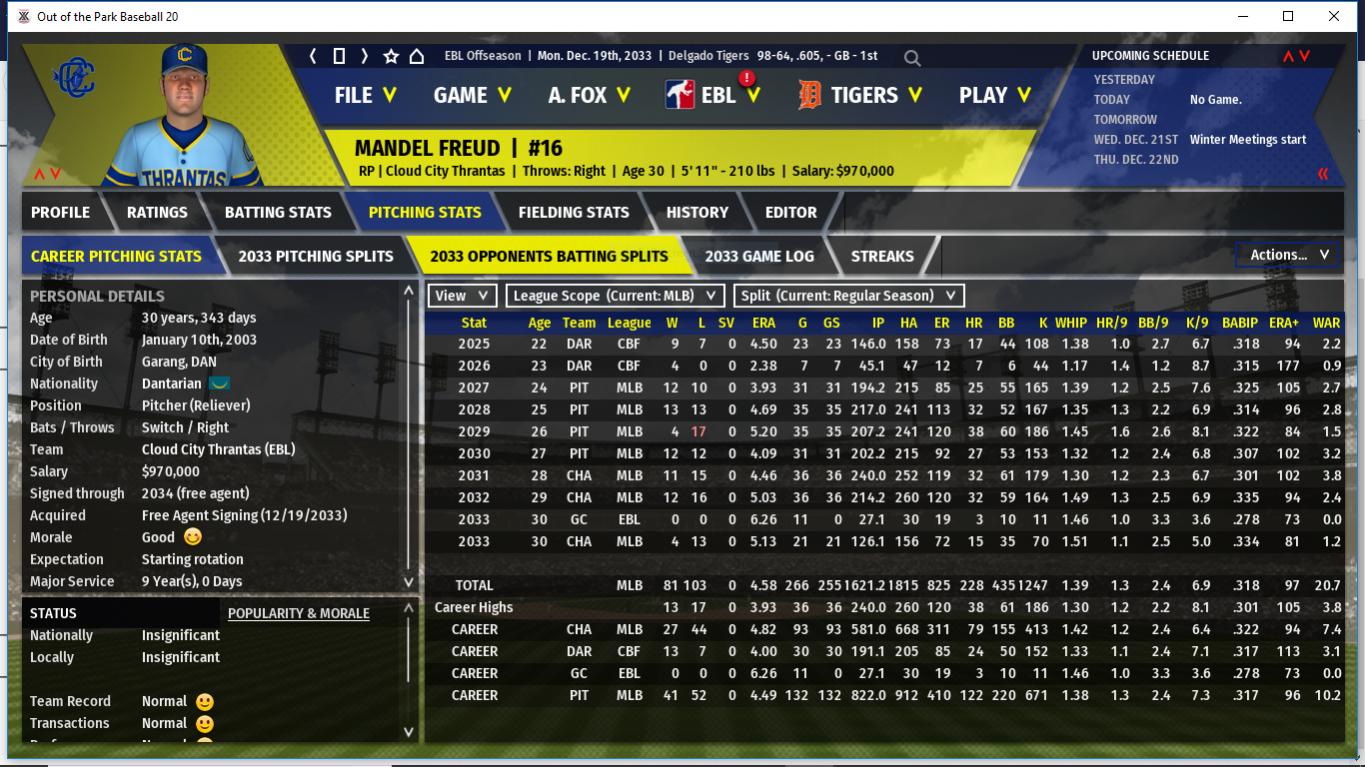Open the 2033 GAME LOG subtab
This screenshot has width=1365, height=767.
point(759,256)
